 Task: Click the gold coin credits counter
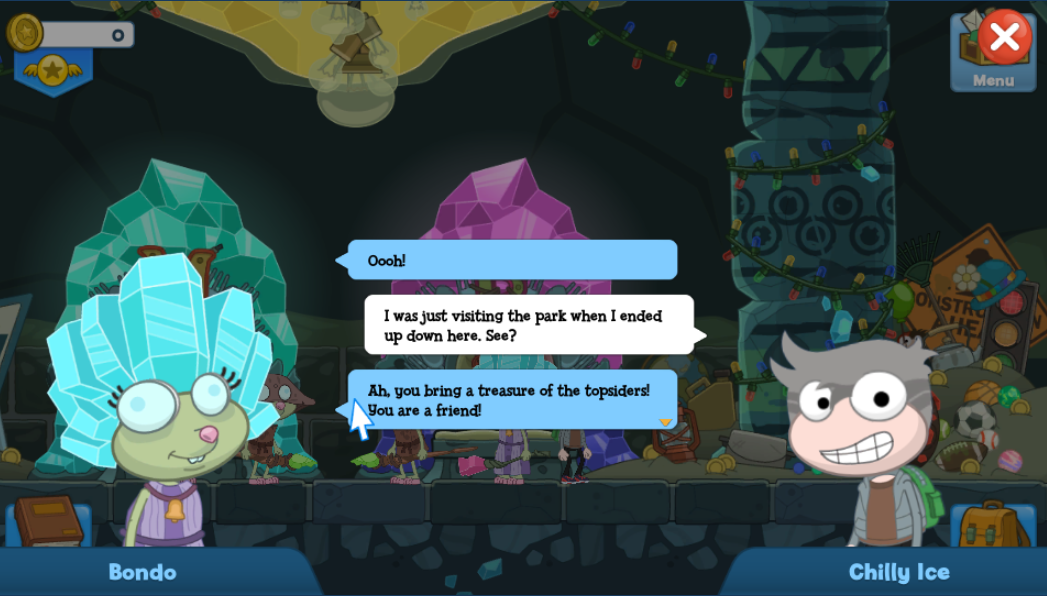pyautogui.click(x=70, y=34)
